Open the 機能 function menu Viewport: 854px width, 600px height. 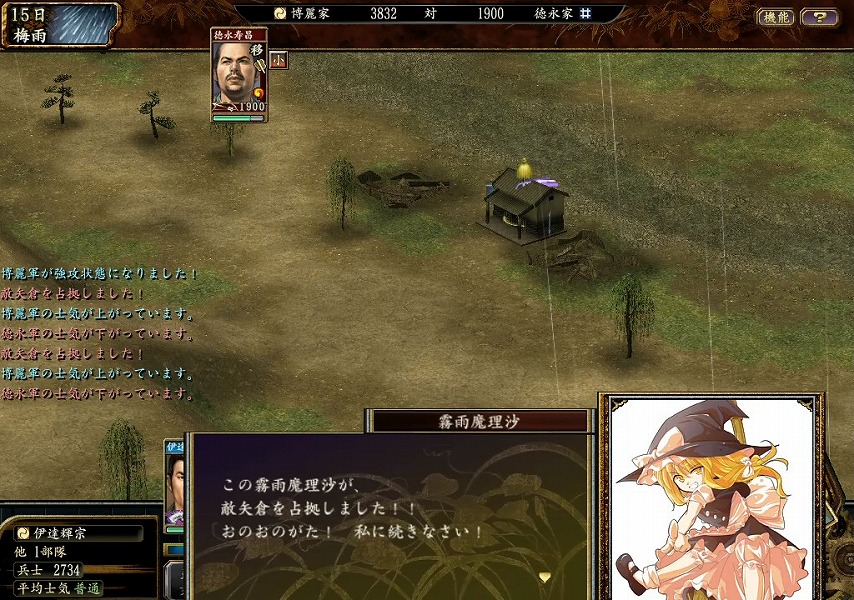775,17
